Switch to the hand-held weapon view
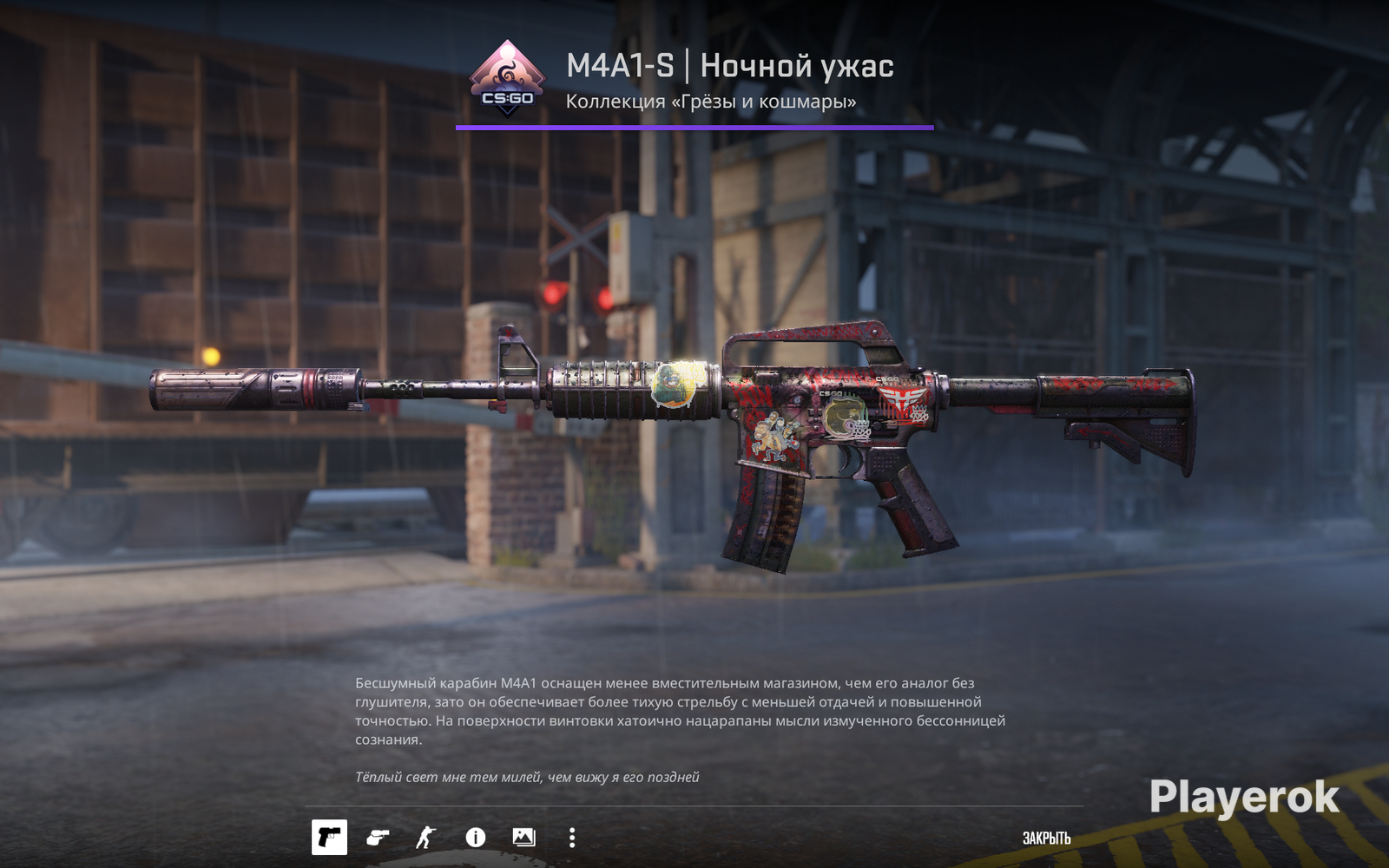 [x=378, y=838]
